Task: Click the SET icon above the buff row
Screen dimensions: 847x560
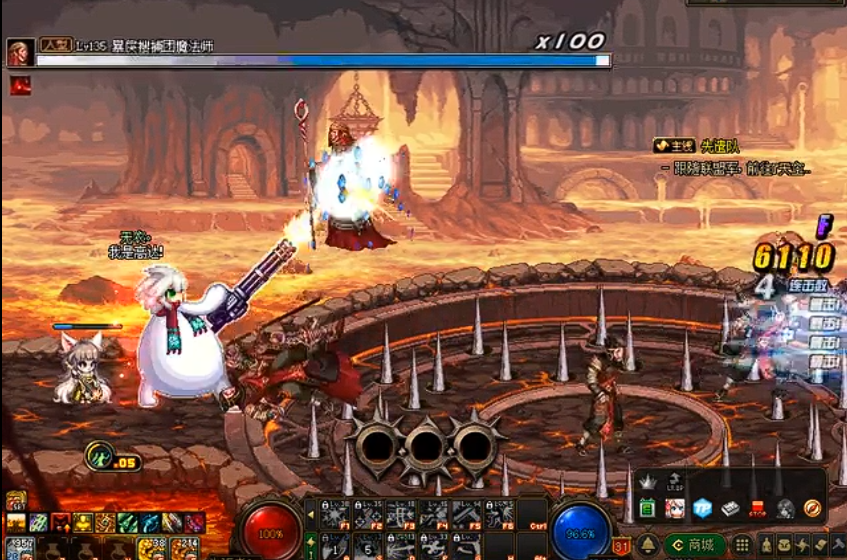Action: [x=15, y=500]
